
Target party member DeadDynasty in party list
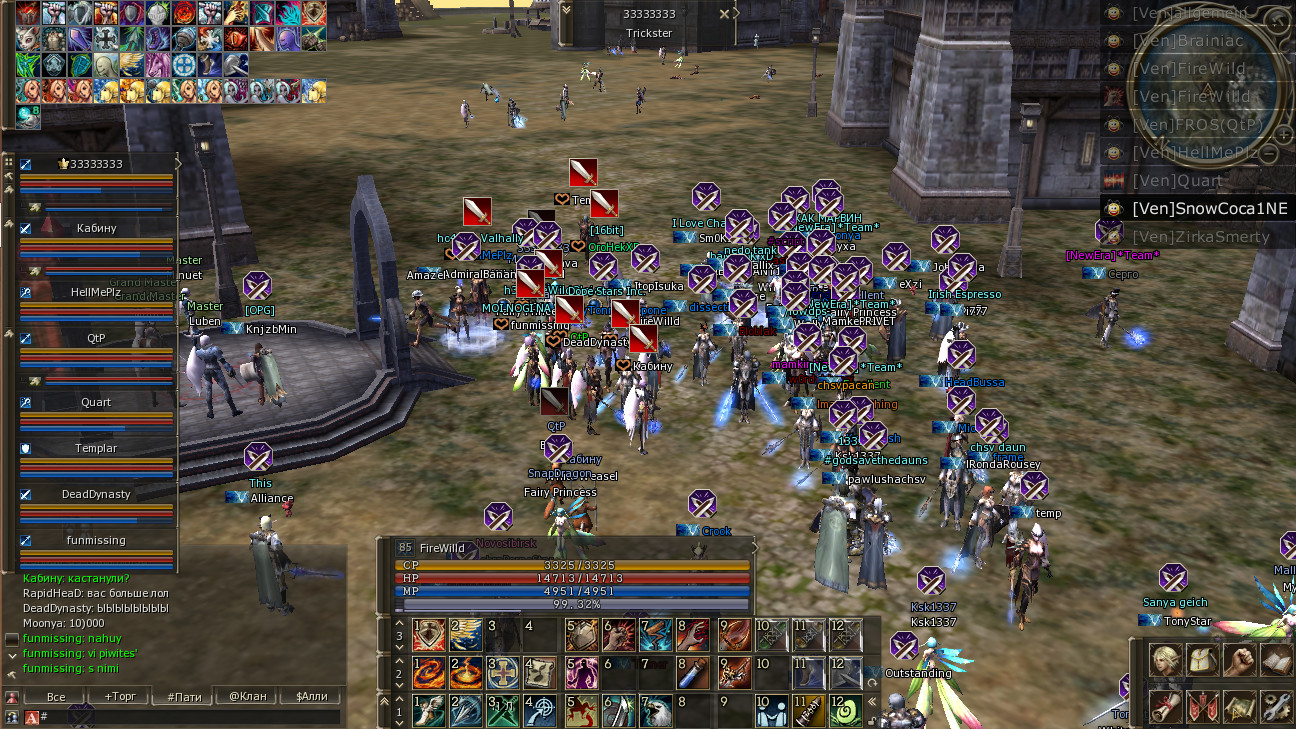click(96, 494)
